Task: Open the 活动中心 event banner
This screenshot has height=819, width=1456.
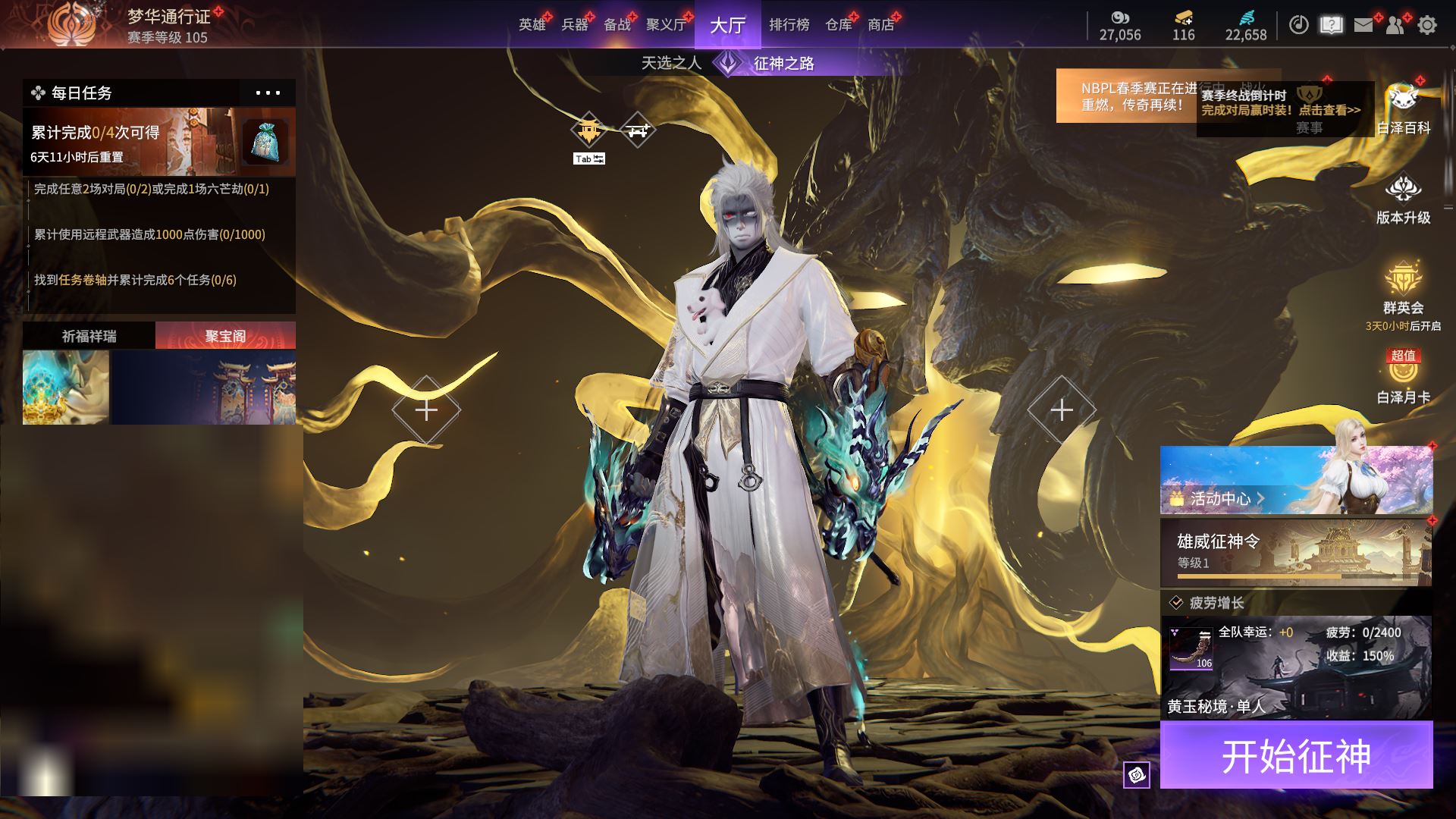Action: click(1296, 480)
